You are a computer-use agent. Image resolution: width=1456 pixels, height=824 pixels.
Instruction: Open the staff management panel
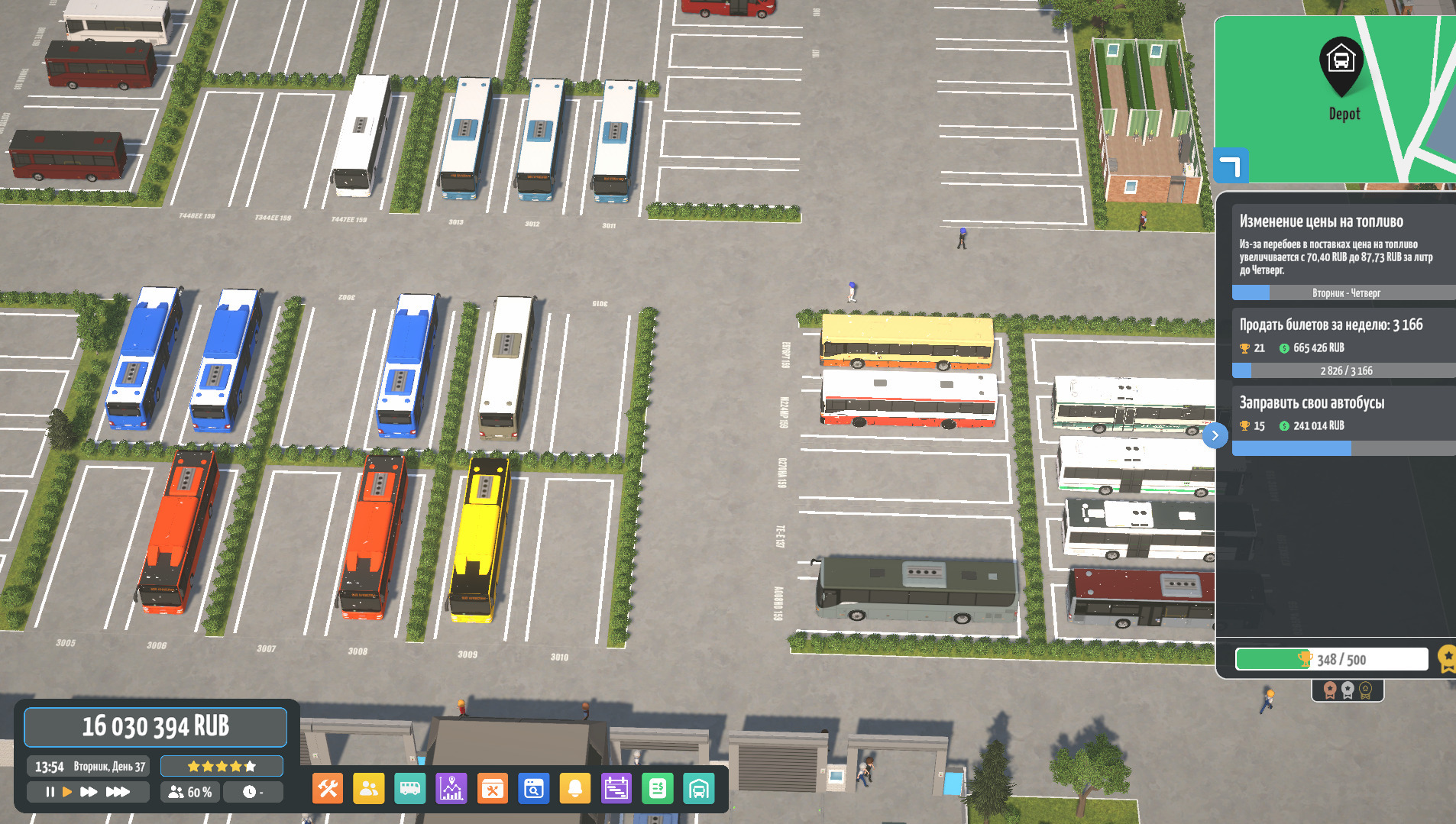pyautogui.click(x=369, y=789)
